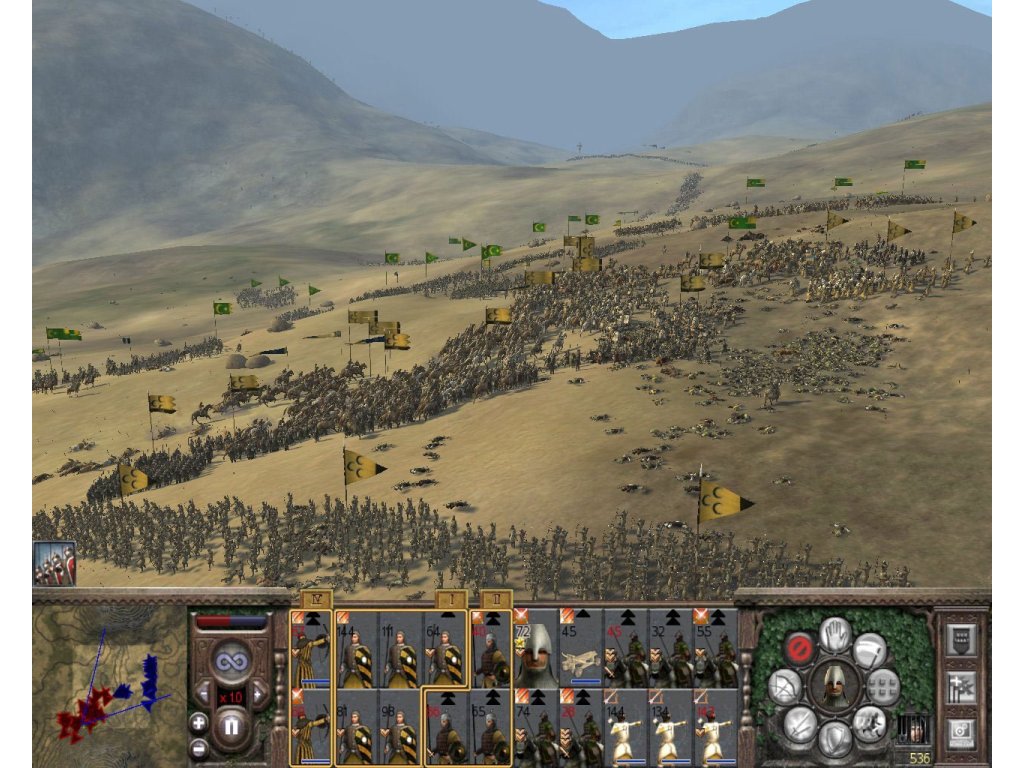Toggle fire at will bow icon
The height and width of the screenshot is (768, 1024).
pyautogui.click(x=785, y=686)
